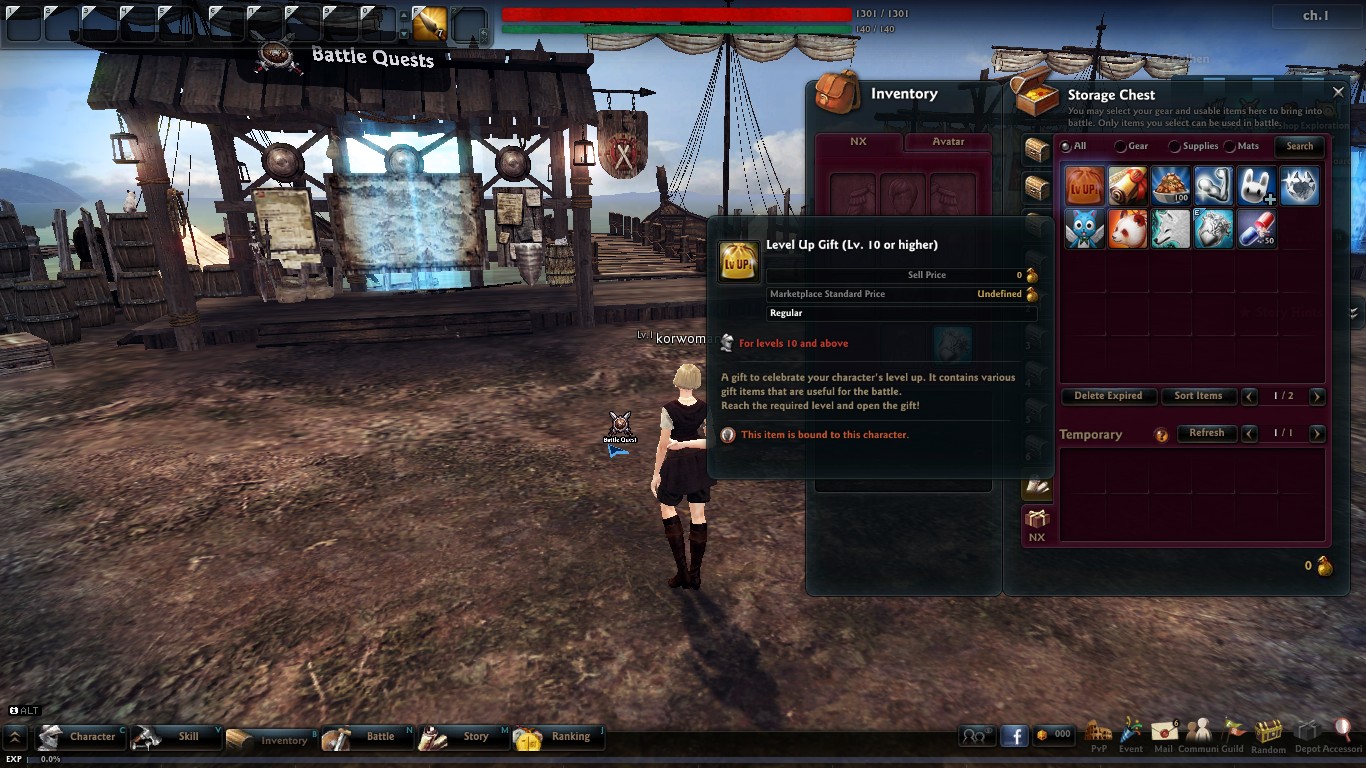
Task: Open the Skill menu
Action: [177, 737]
